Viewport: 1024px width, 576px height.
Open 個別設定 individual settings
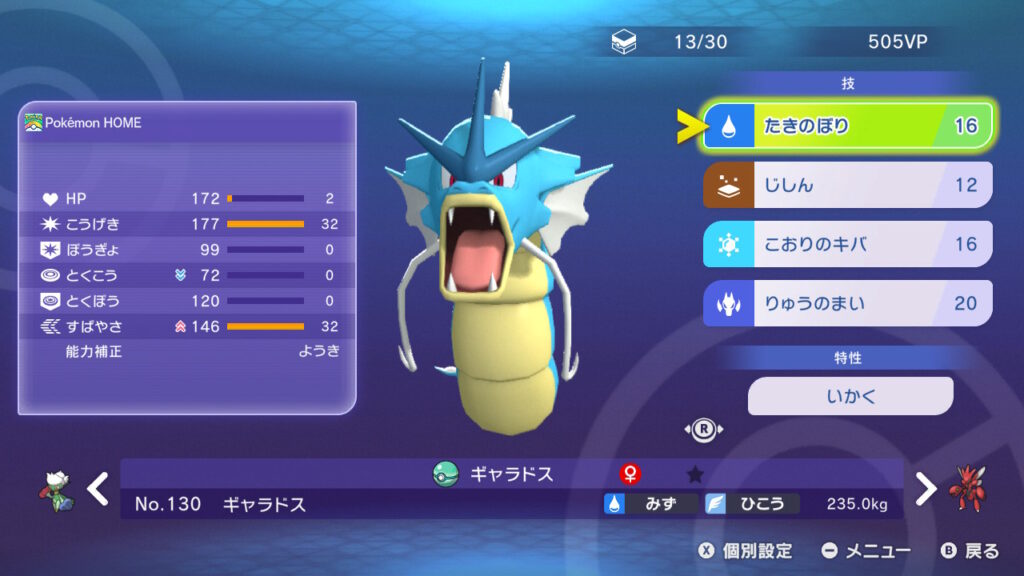click(x=745, y=551)
